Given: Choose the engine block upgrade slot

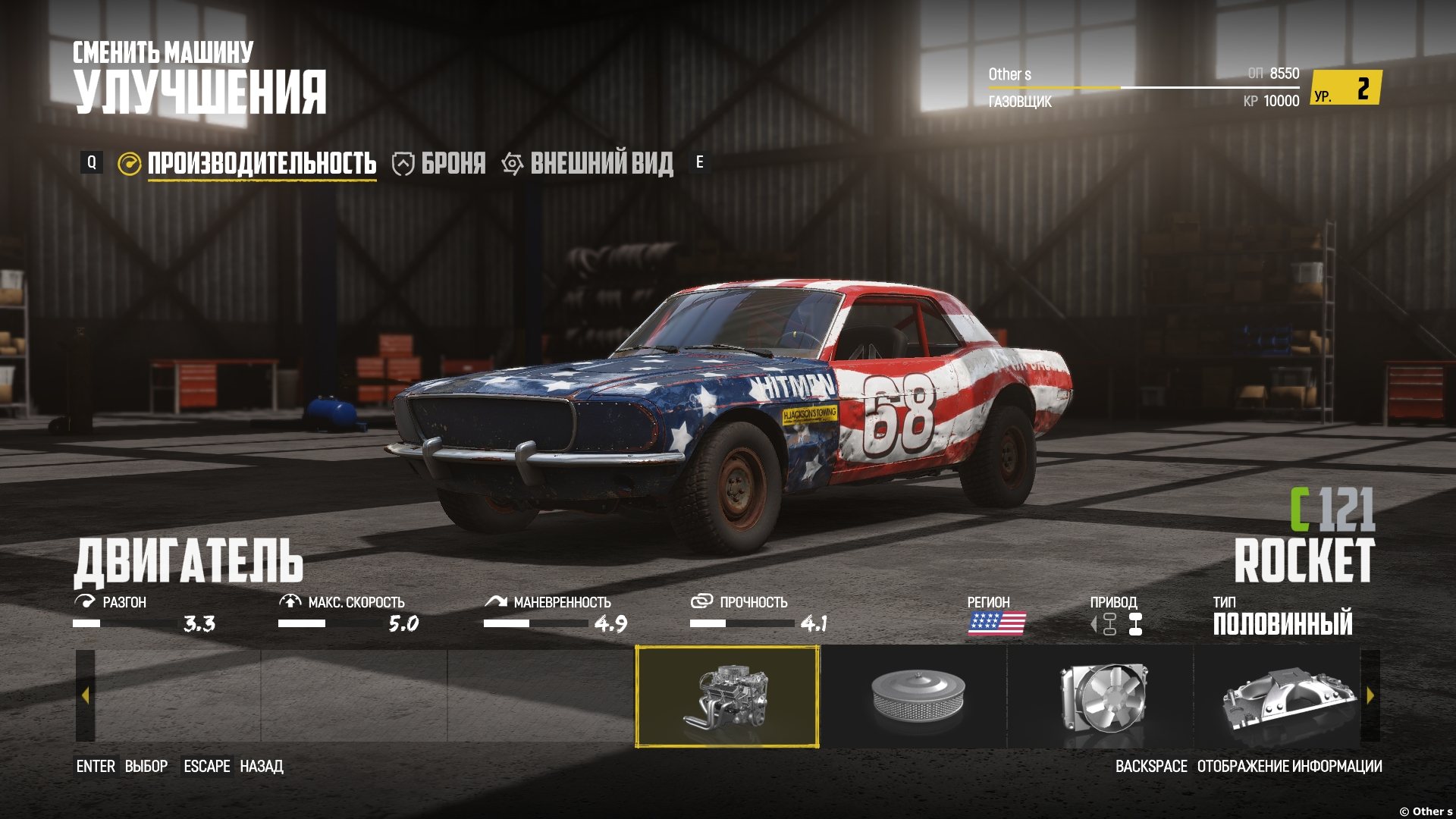Looking at the screenshot, I should [x=726, y=696].
